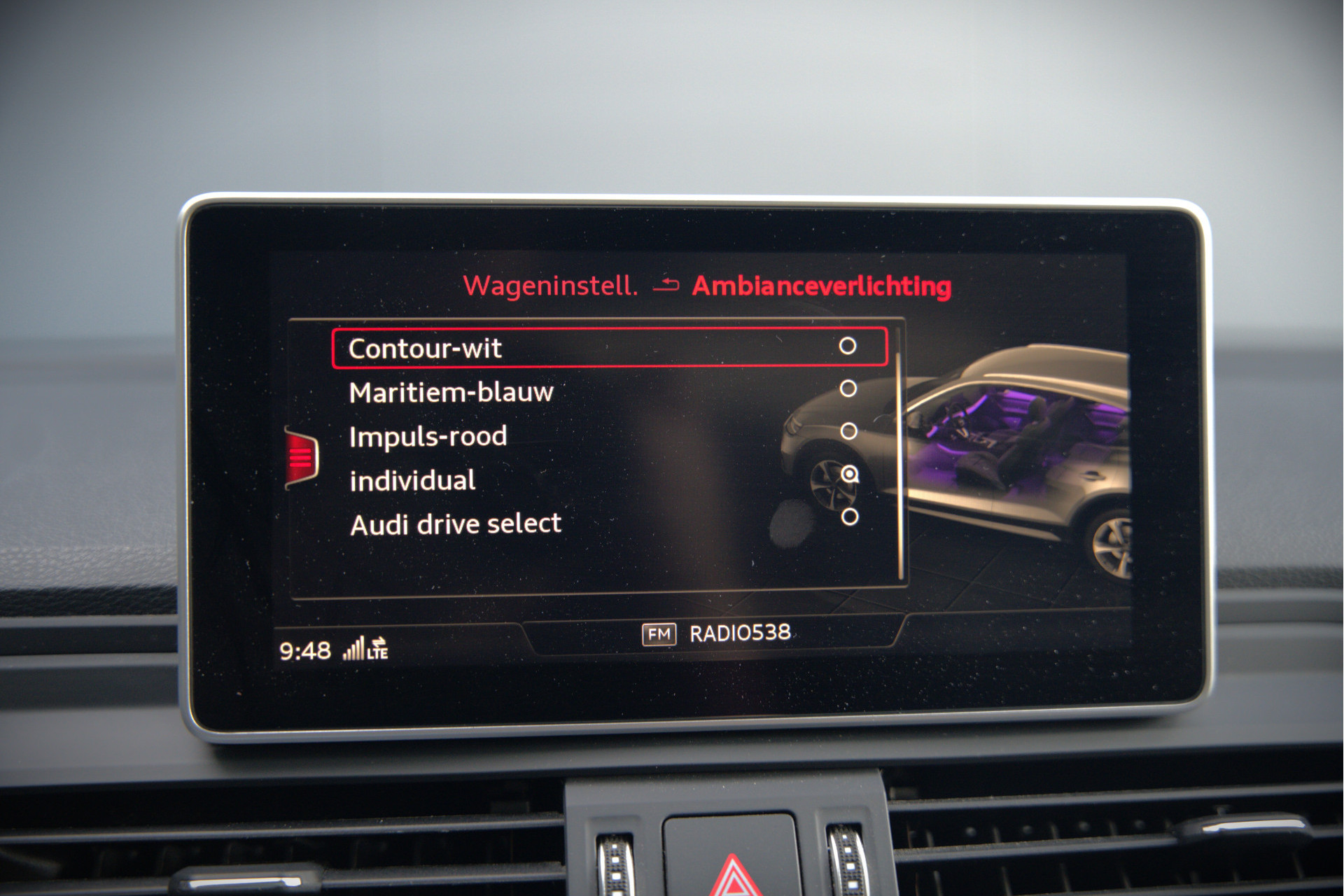Open the red side menu tab
This screenshot has height=896, width=1344.
[x=302, y=458]
